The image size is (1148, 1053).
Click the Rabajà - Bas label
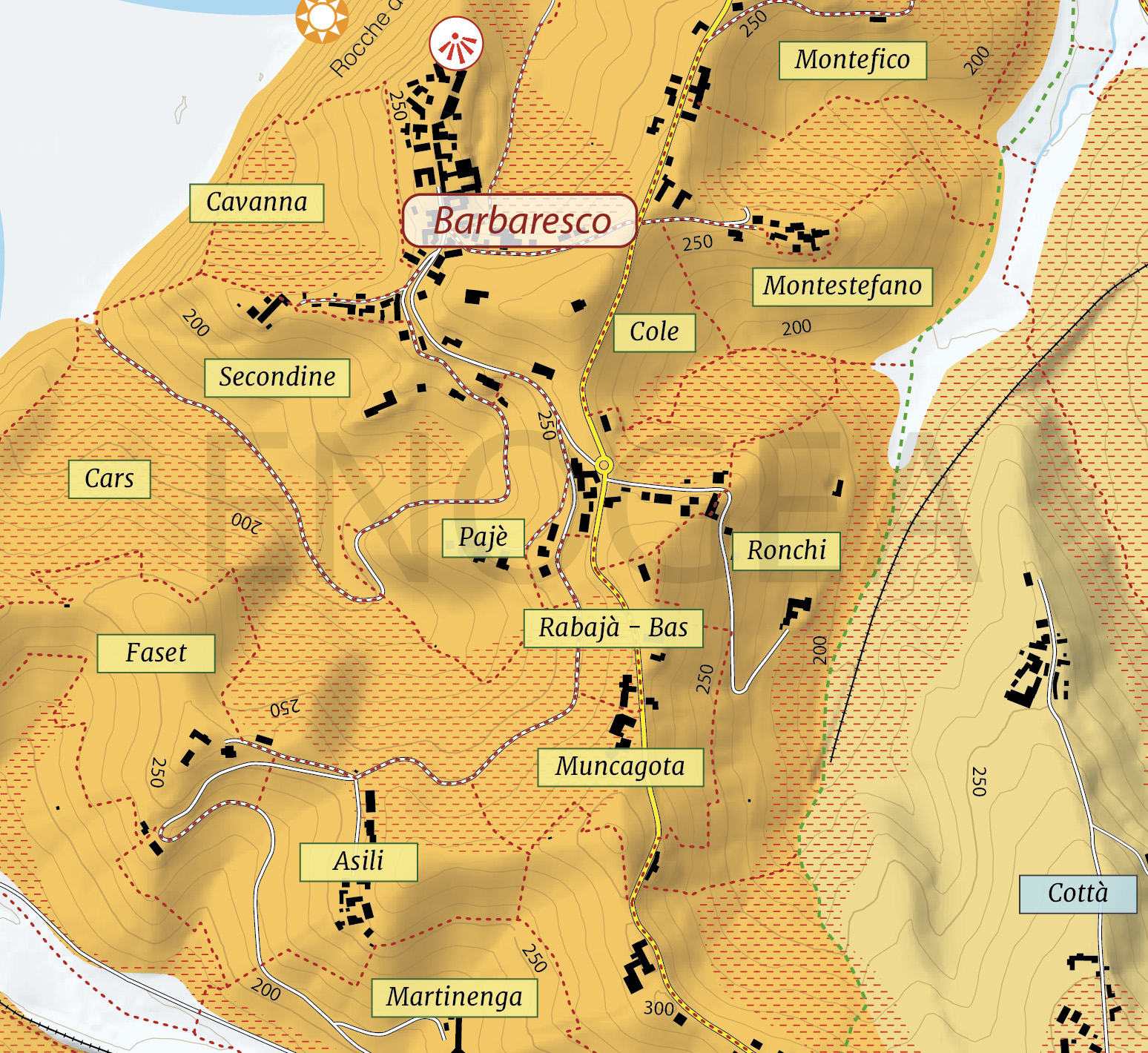(613, 628)
